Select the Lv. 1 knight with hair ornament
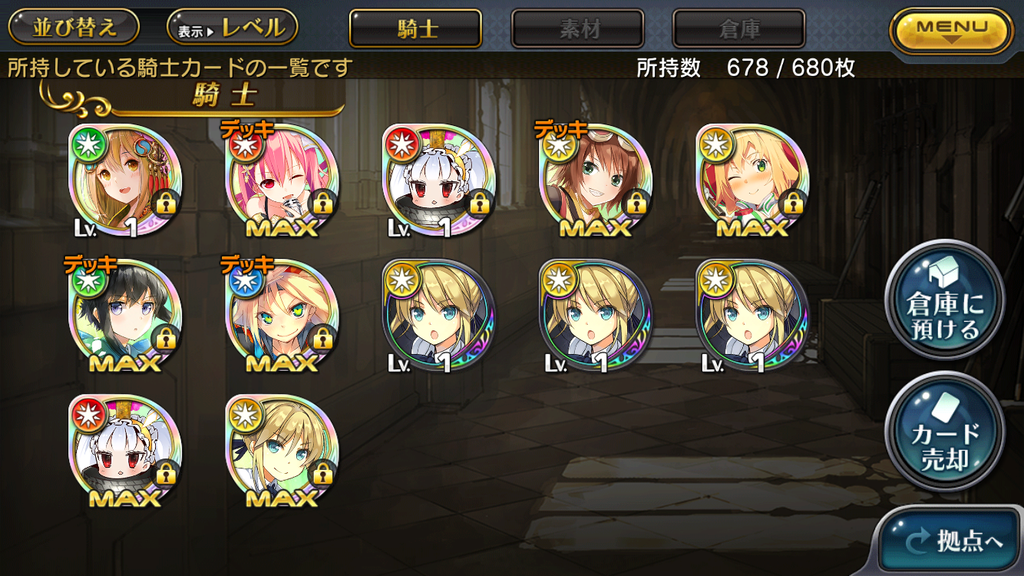1024x576 pixels. tap(126, 180)
